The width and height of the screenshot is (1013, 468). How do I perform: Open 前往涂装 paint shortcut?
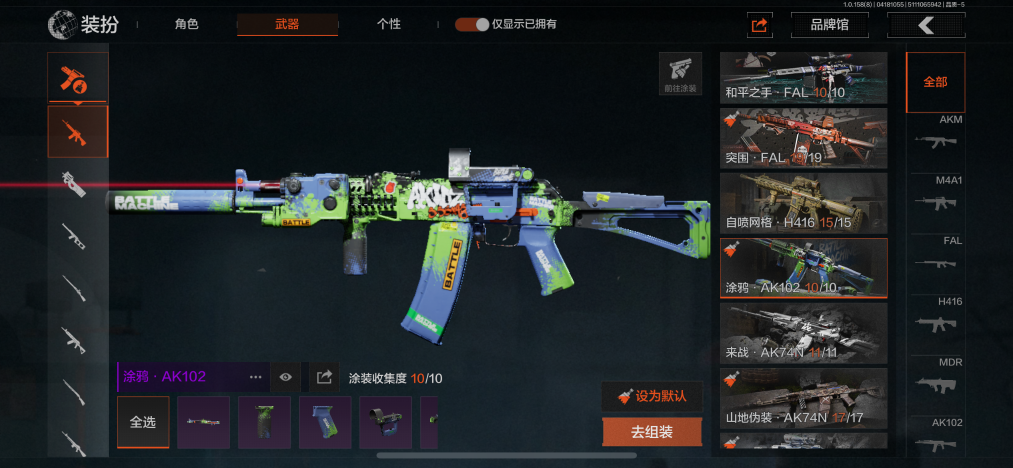point(680,73)
